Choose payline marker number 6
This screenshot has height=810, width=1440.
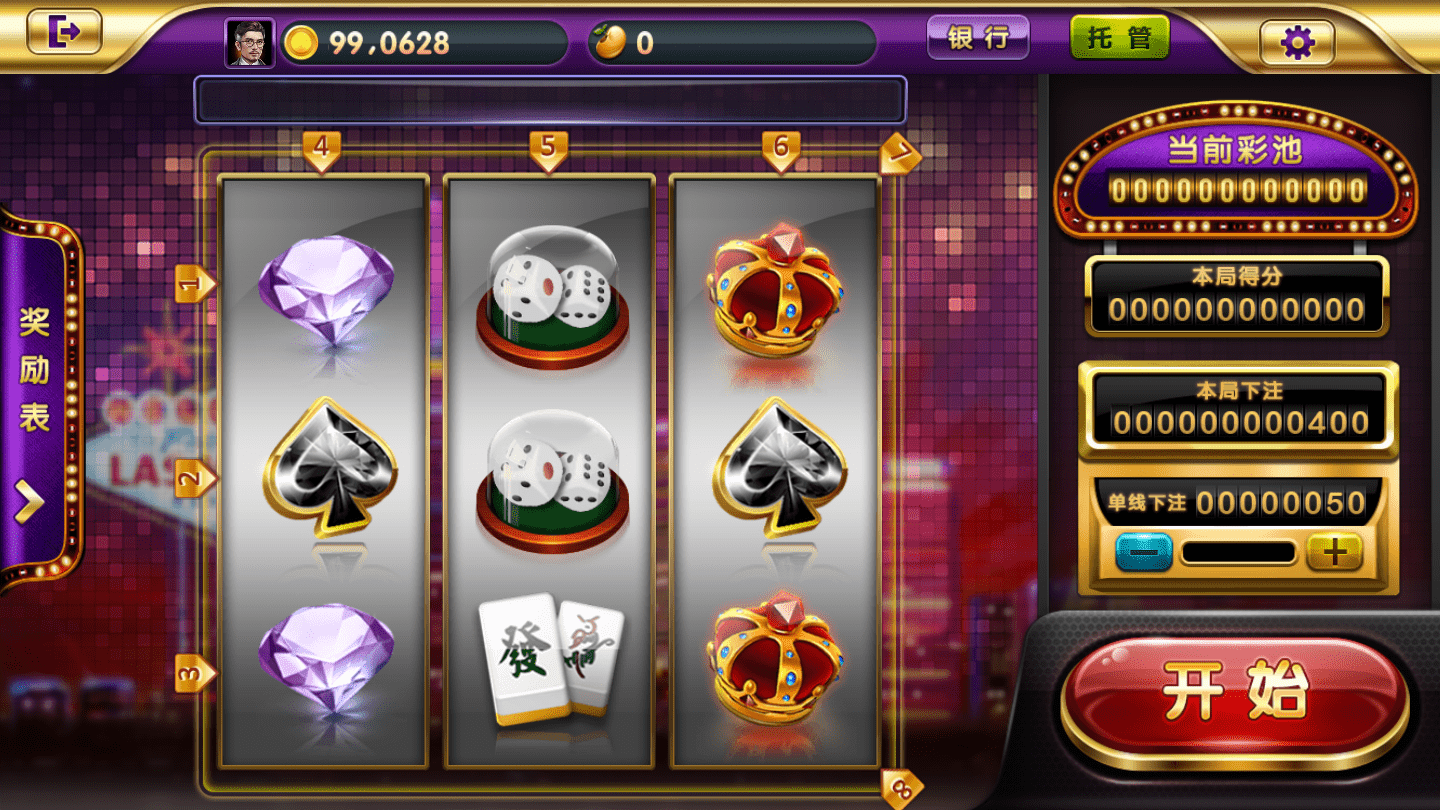(781, 149)
